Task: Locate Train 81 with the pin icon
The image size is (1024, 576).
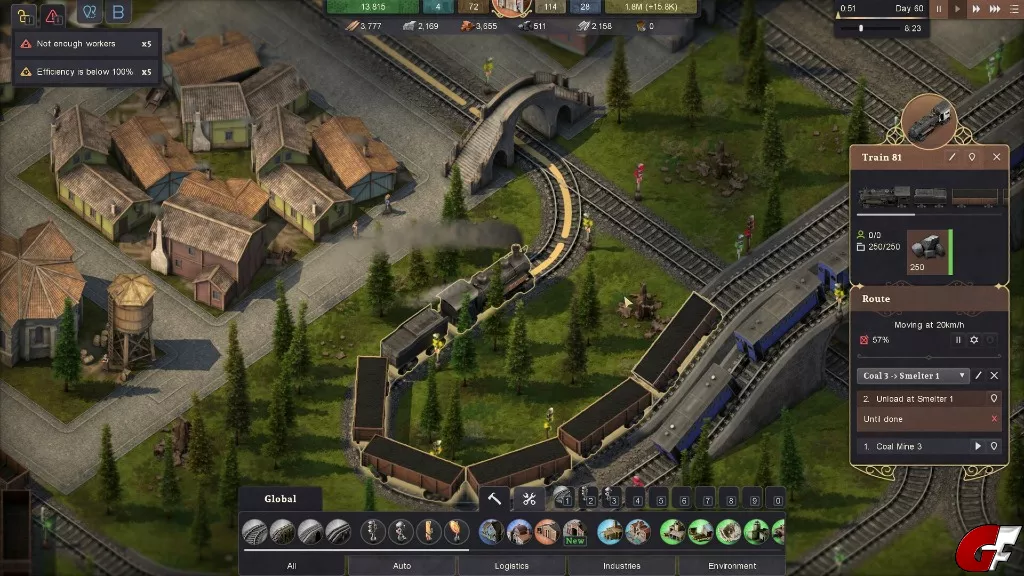Action: click(x=972, y=157)
